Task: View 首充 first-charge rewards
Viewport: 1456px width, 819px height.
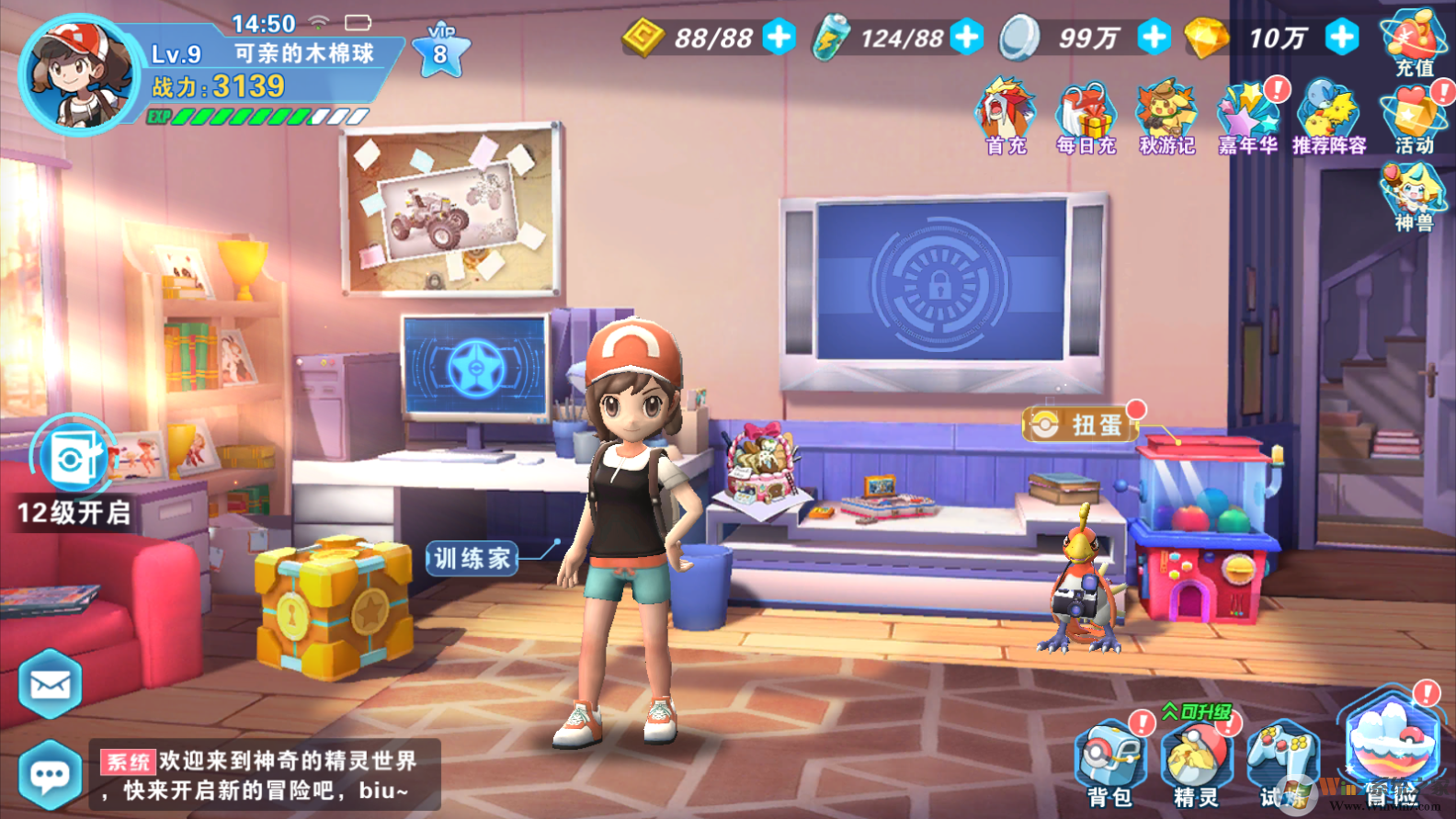Action: [x=1004, y=110]
